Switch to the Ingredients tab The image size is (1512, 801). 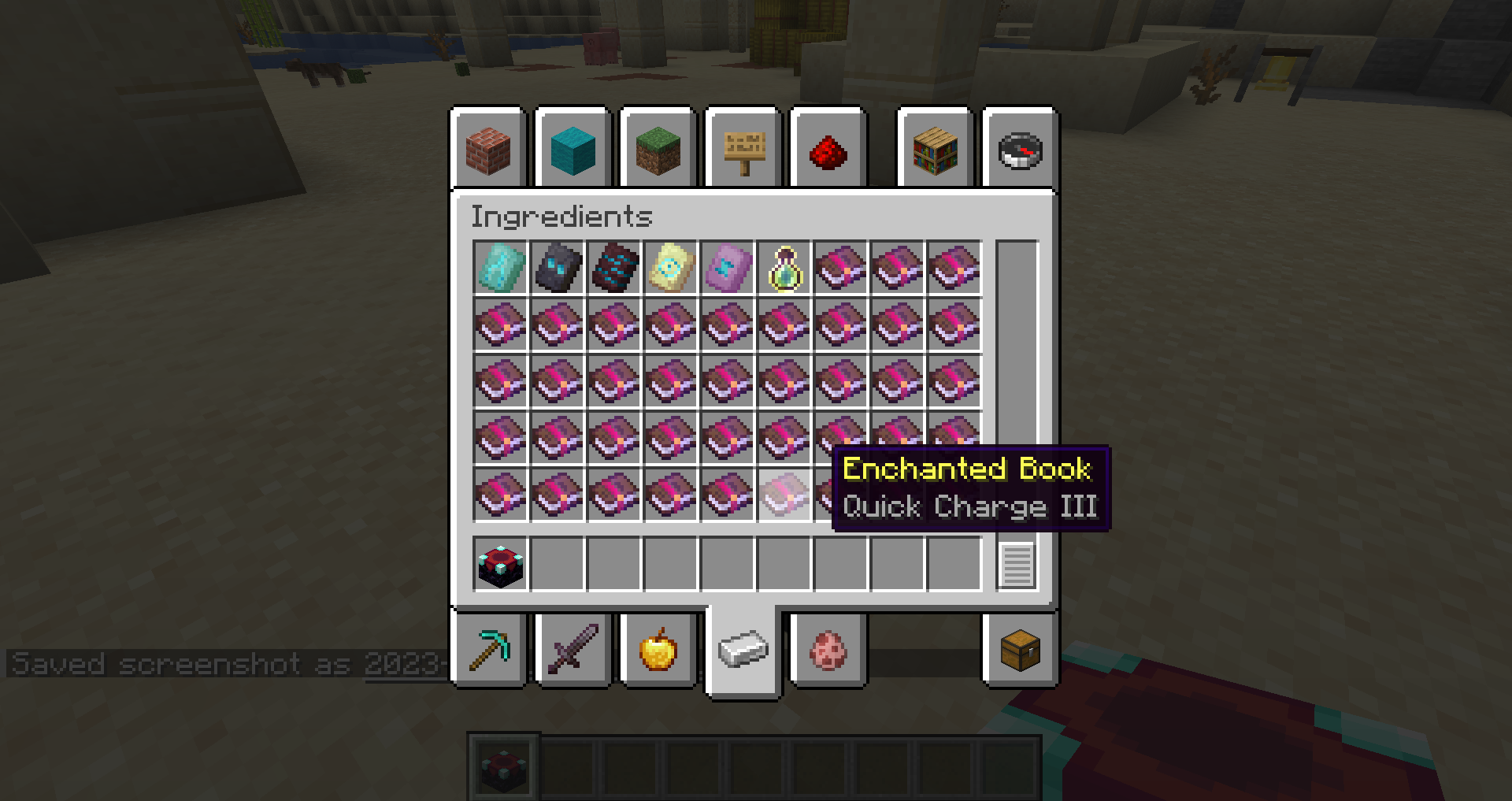point(743,651)
